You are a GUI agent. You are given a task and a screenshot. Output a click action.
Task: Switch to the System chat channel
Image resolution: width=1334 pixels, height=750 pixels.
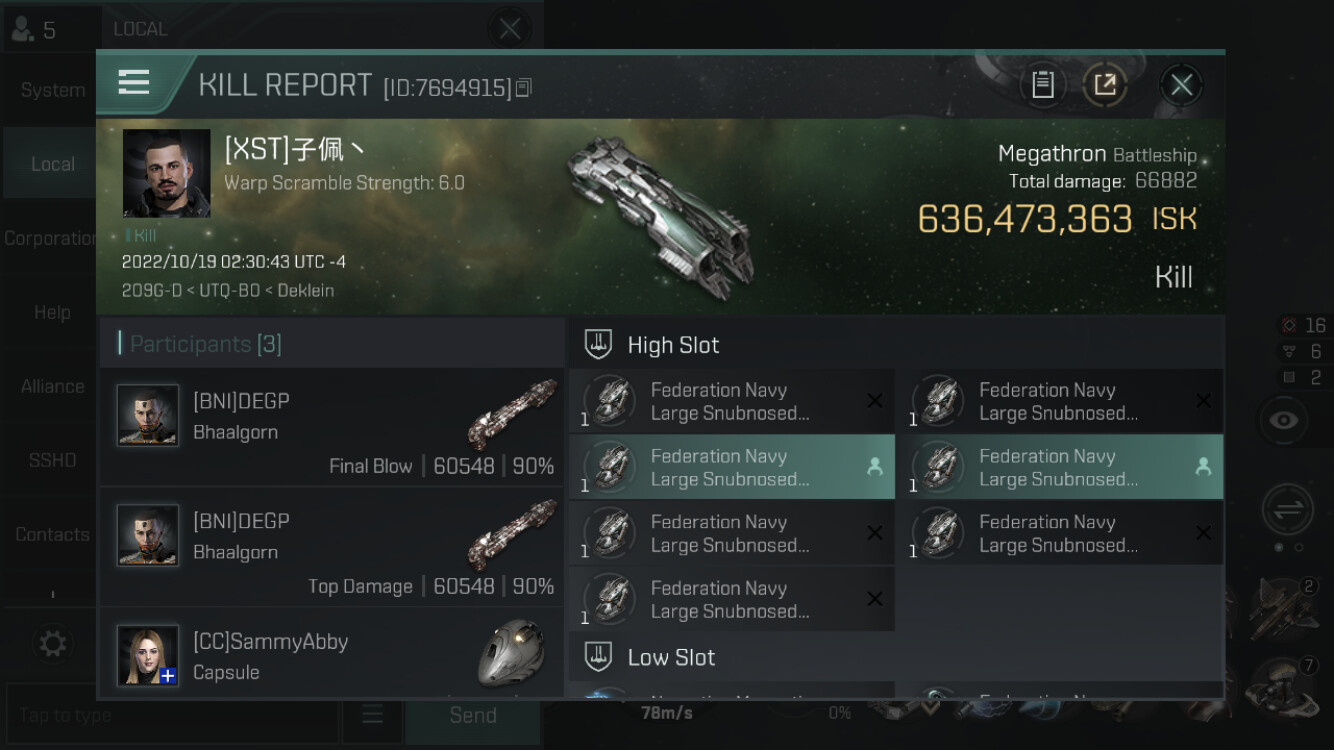point(52,90)
